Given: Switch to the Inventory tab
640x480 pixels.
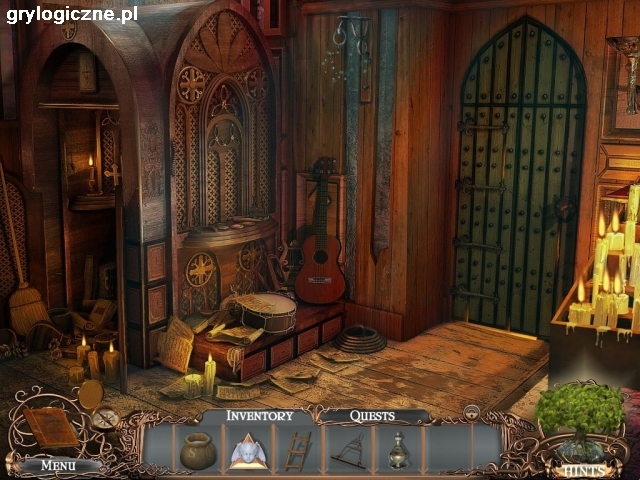Looking at the screenshot, I should (x=260, y=415).
